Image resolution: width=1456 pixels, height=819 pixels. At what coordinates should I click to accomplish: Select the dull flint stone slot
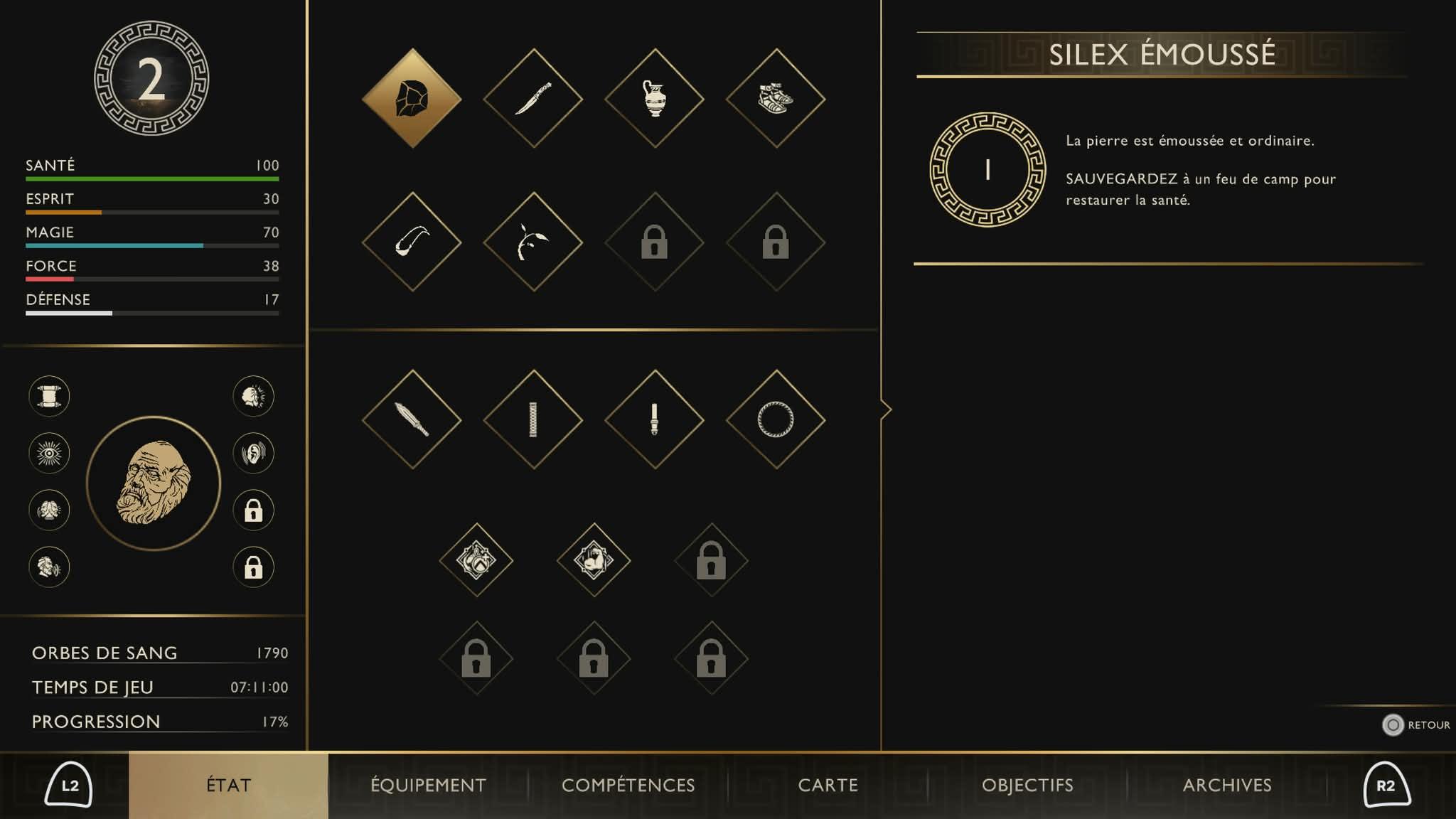pyautogui.click(x=412, y=98)
